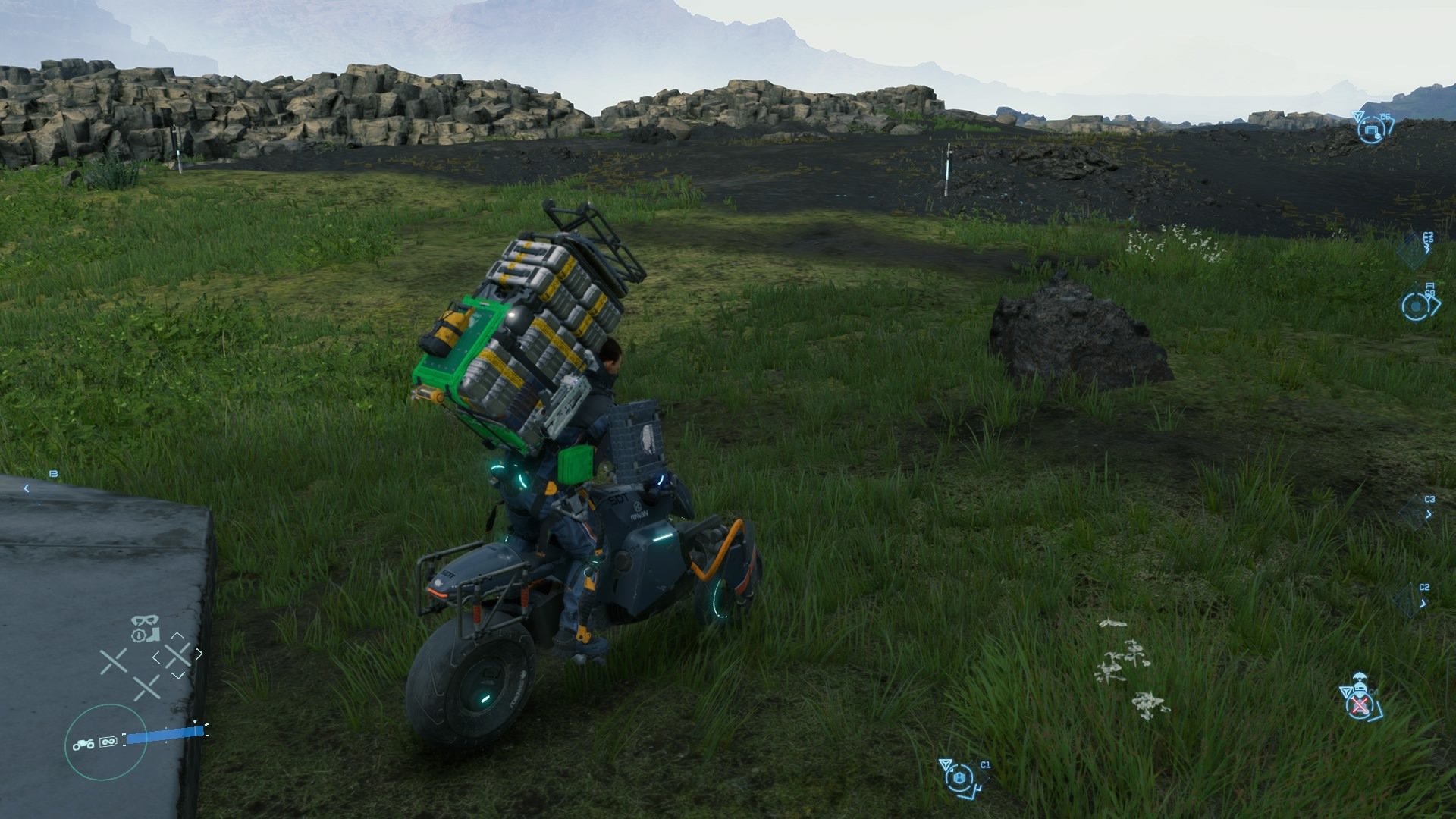This screenshot has width=1456, height=819.
Task: Expand the C2 chevron marker below C3
Action: tap(1423, 603)
